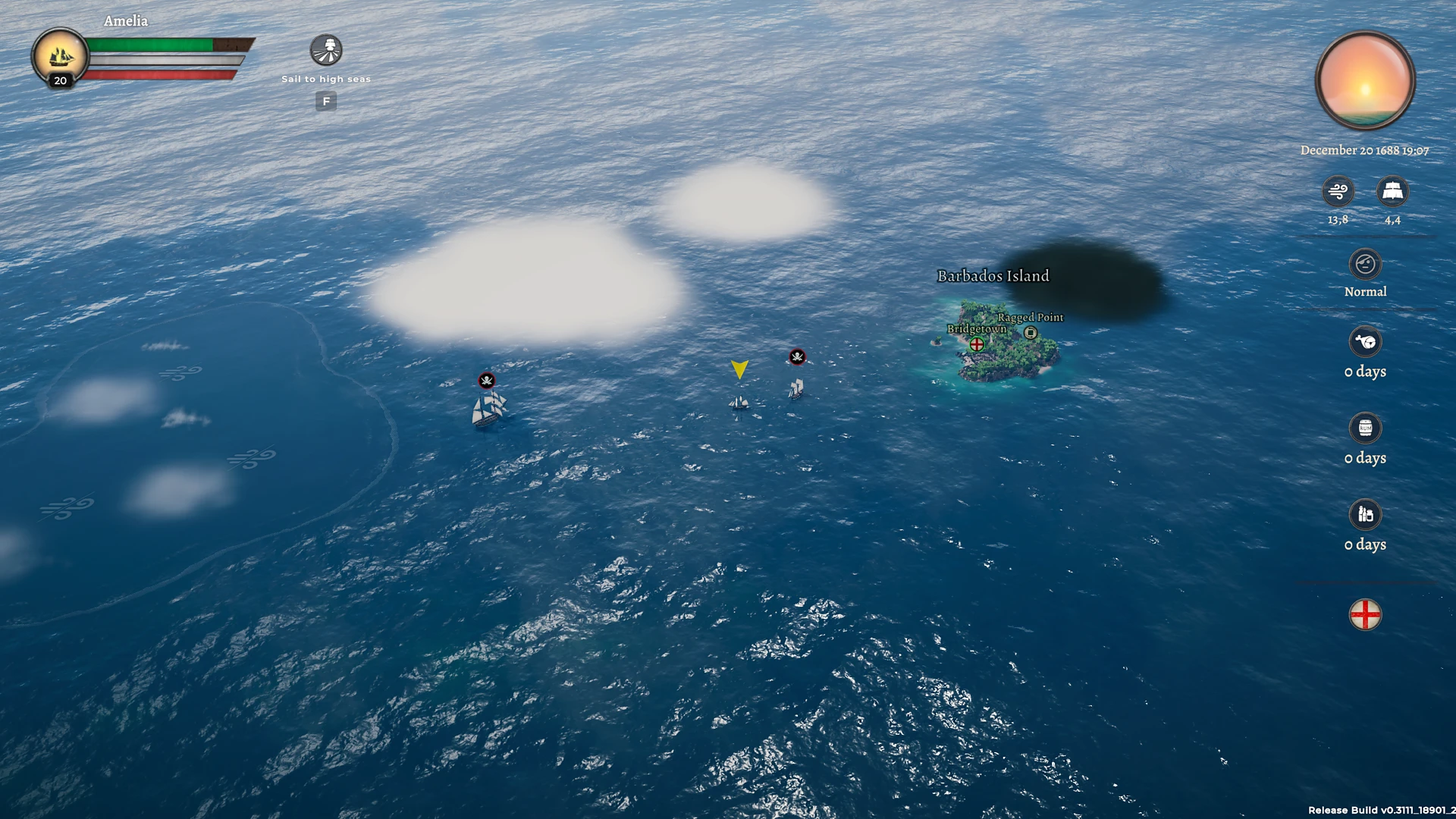The height and width of the screenshot is (819, 1456).
Task: Click the green hull durability bar
Action: (148, 44)
